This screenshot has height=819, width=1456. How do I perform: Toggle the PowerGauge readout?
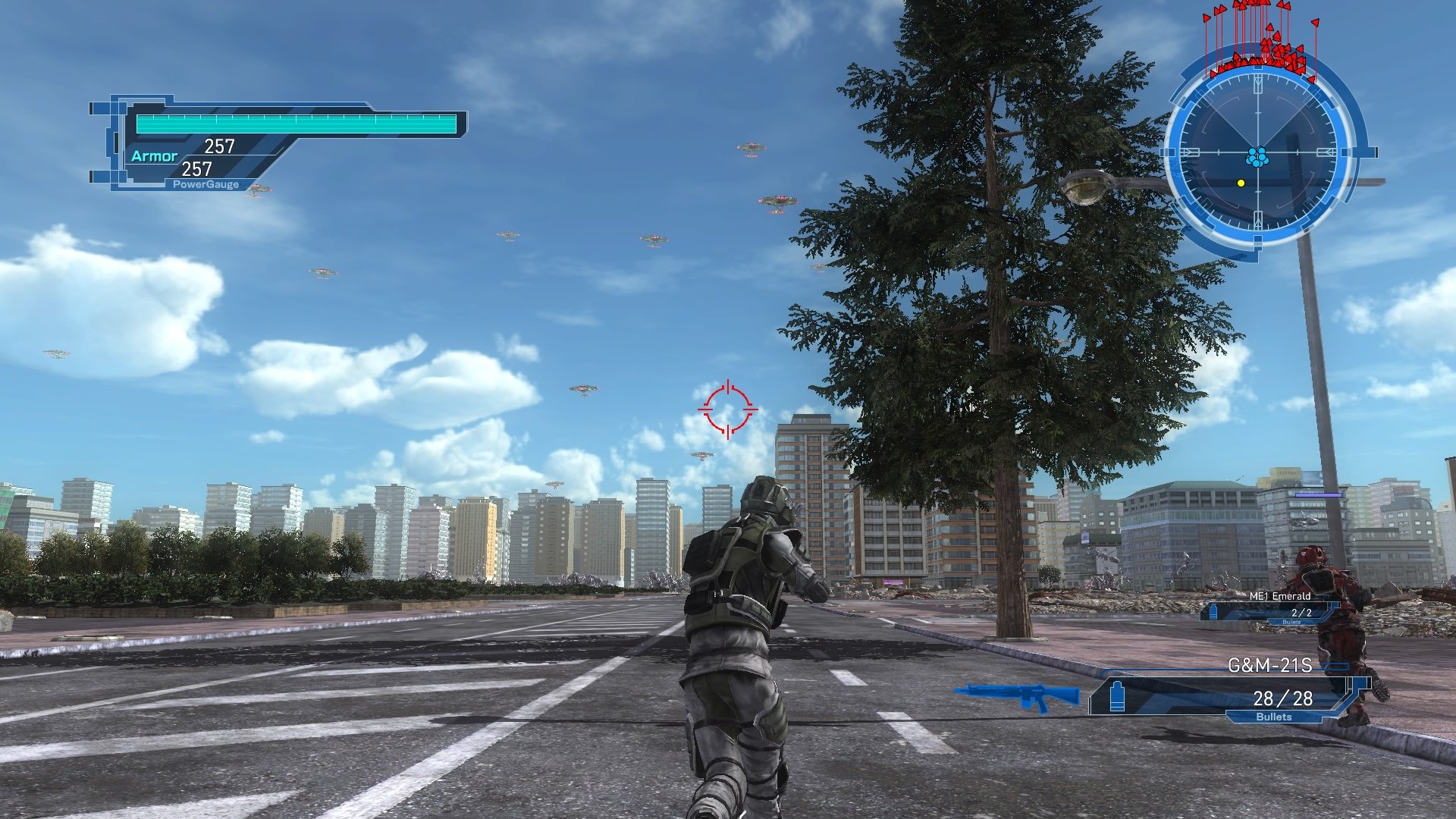[206, 184]
